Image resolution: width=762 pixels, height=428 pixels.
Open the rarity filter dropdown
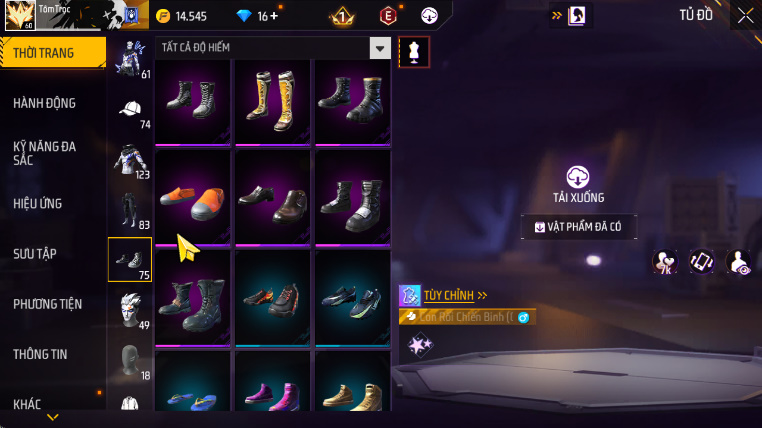pyautogui.click(x=379, y=48)
